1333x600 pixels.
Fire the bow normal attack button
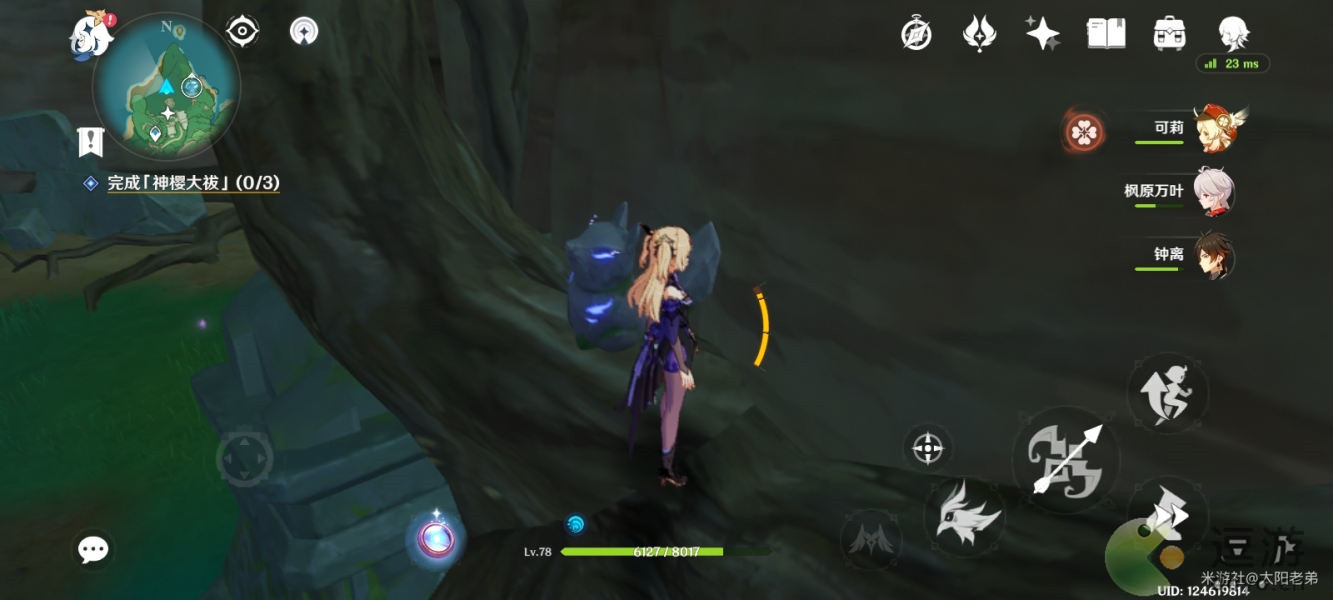click(1065, 461)
